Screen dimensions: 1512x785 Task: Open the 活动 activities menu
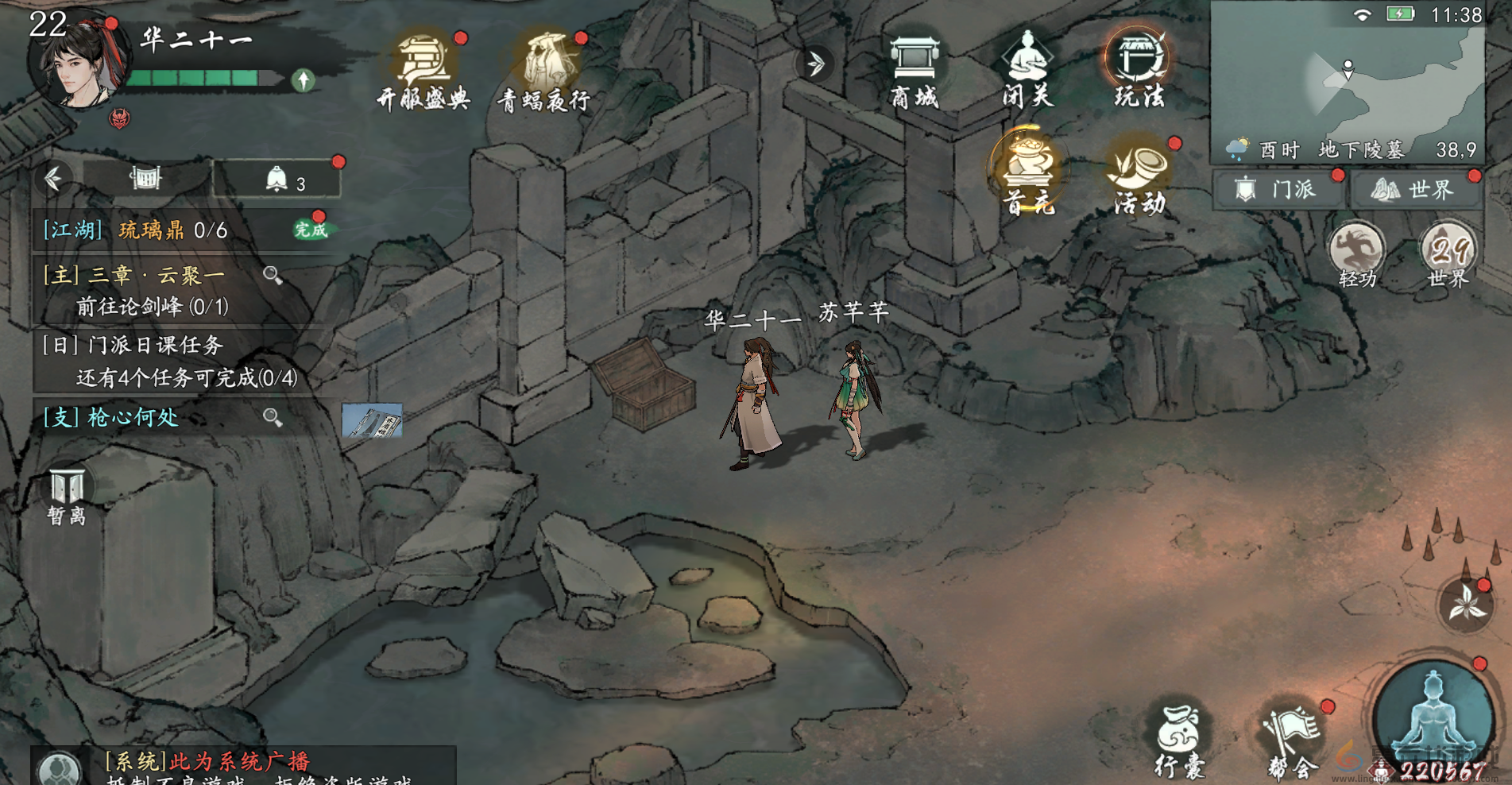tap(1139, 175)
